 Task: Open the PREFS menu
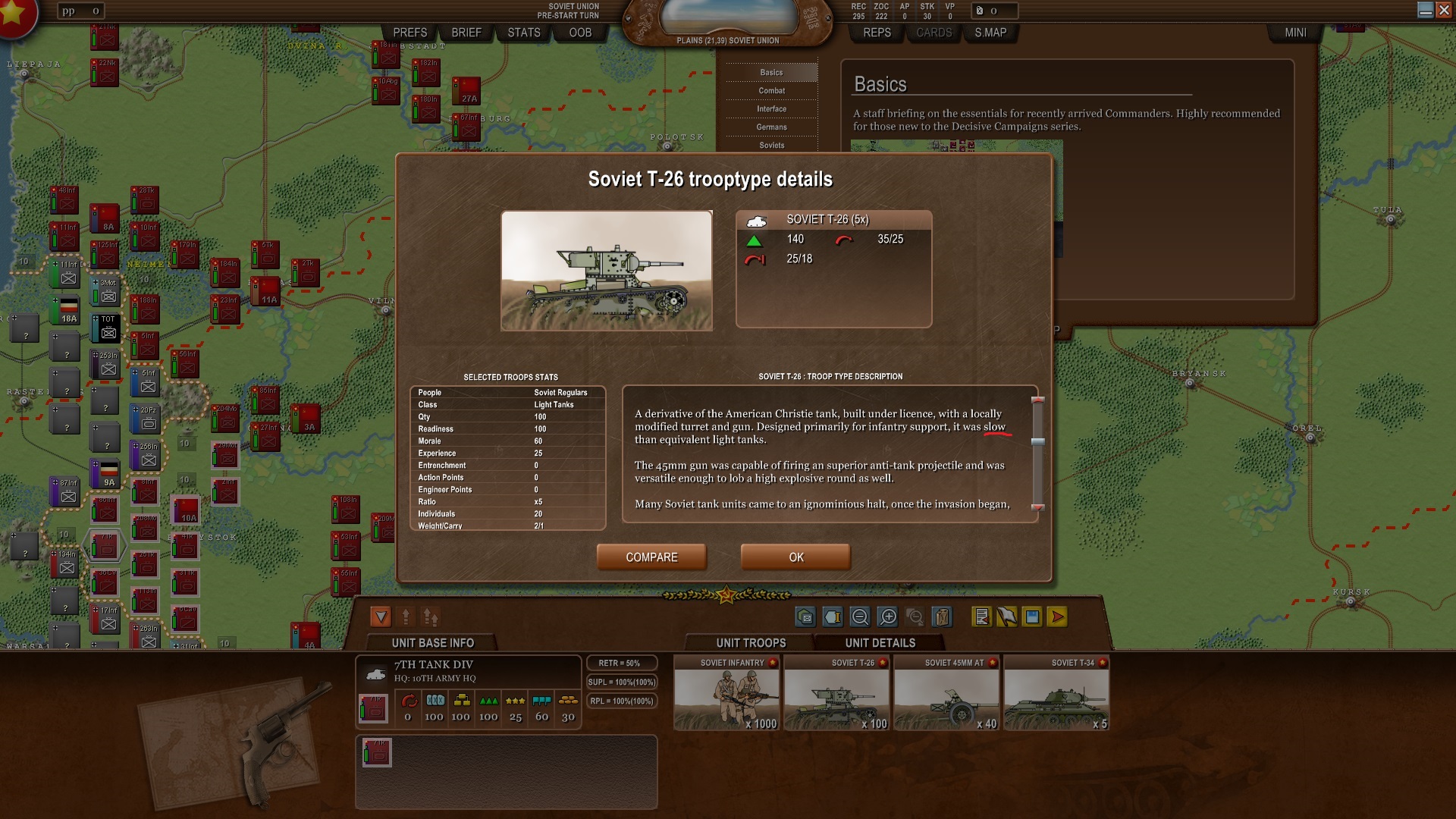[410, 33]
